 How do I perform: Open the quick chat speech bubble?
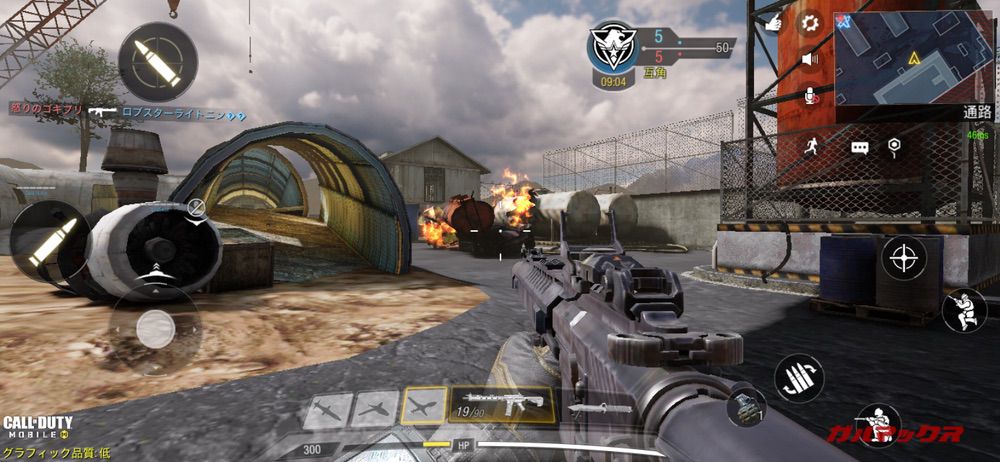click(860, 147)
